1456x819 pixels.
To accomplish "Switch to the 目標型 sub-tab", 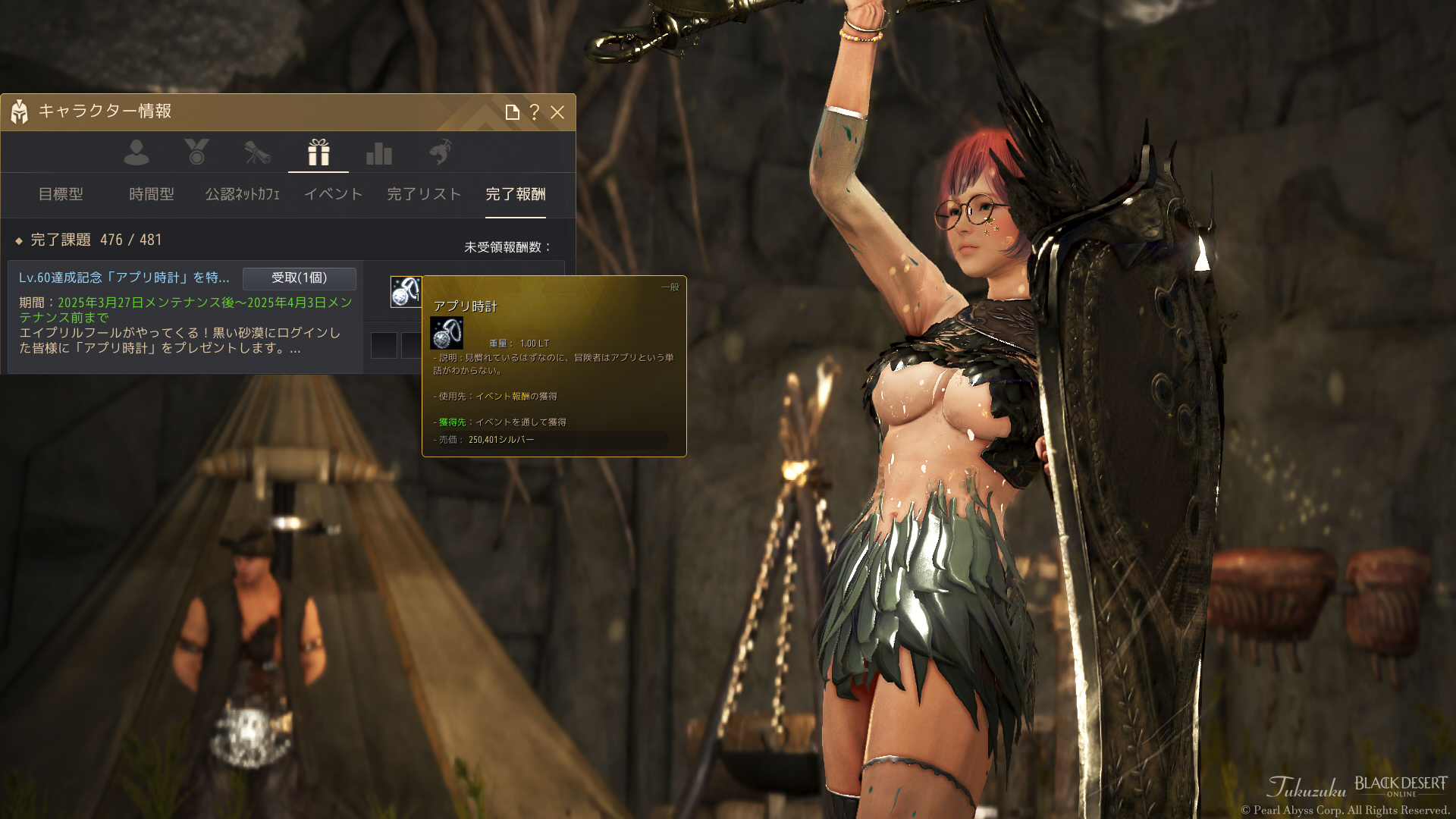I will coord(61,194).
